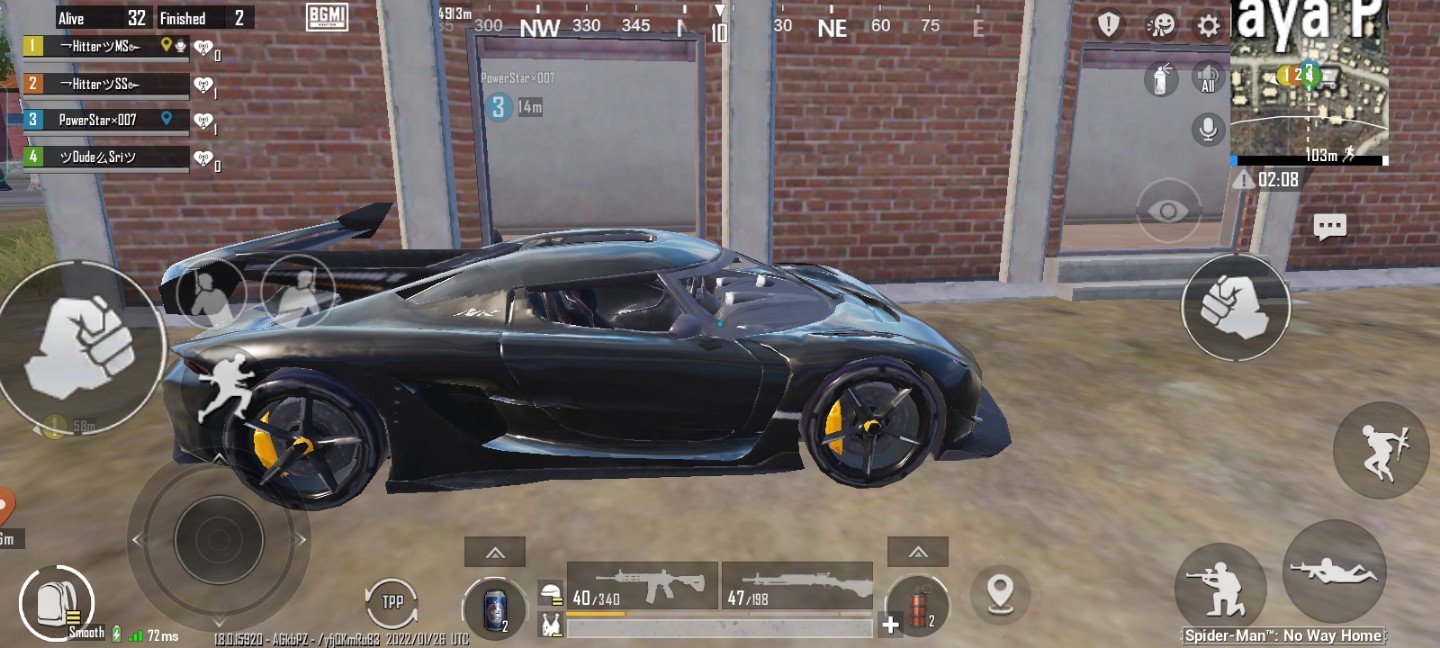Expand the throwables list arrow
The image size is (1440, 648).
click(x=917, y=552)
